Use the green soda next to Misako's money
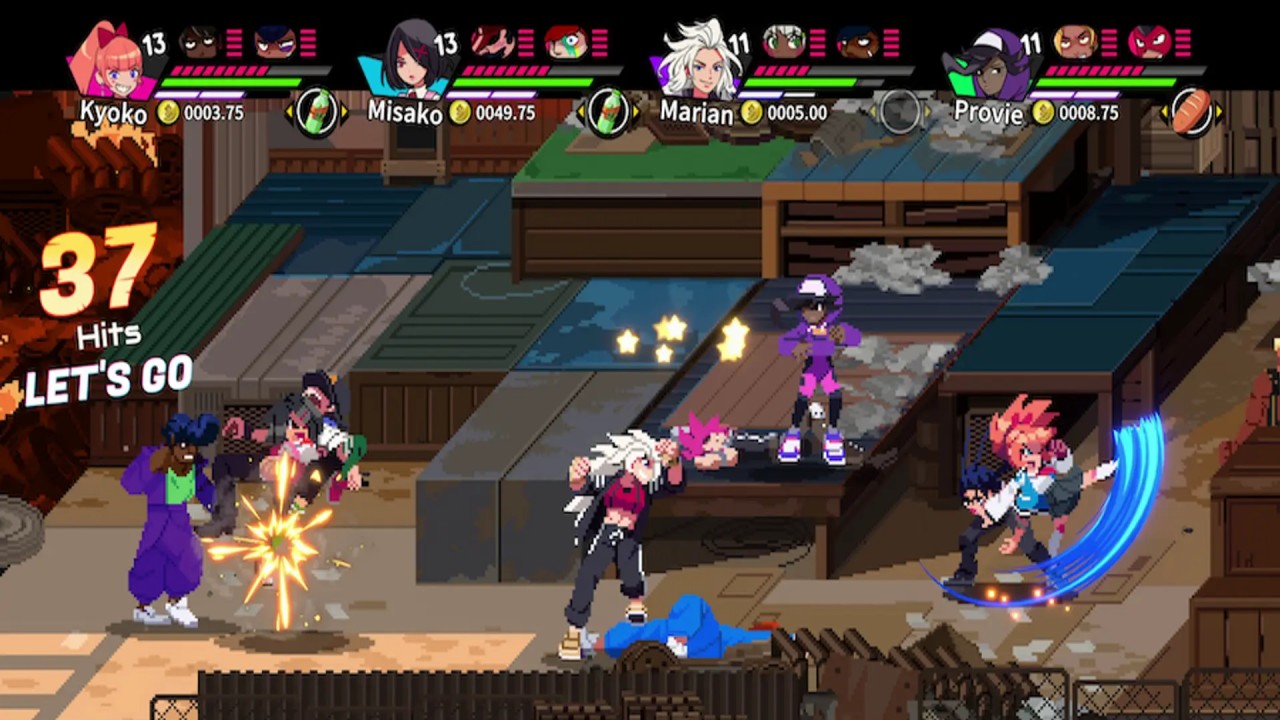 (609, 112)
